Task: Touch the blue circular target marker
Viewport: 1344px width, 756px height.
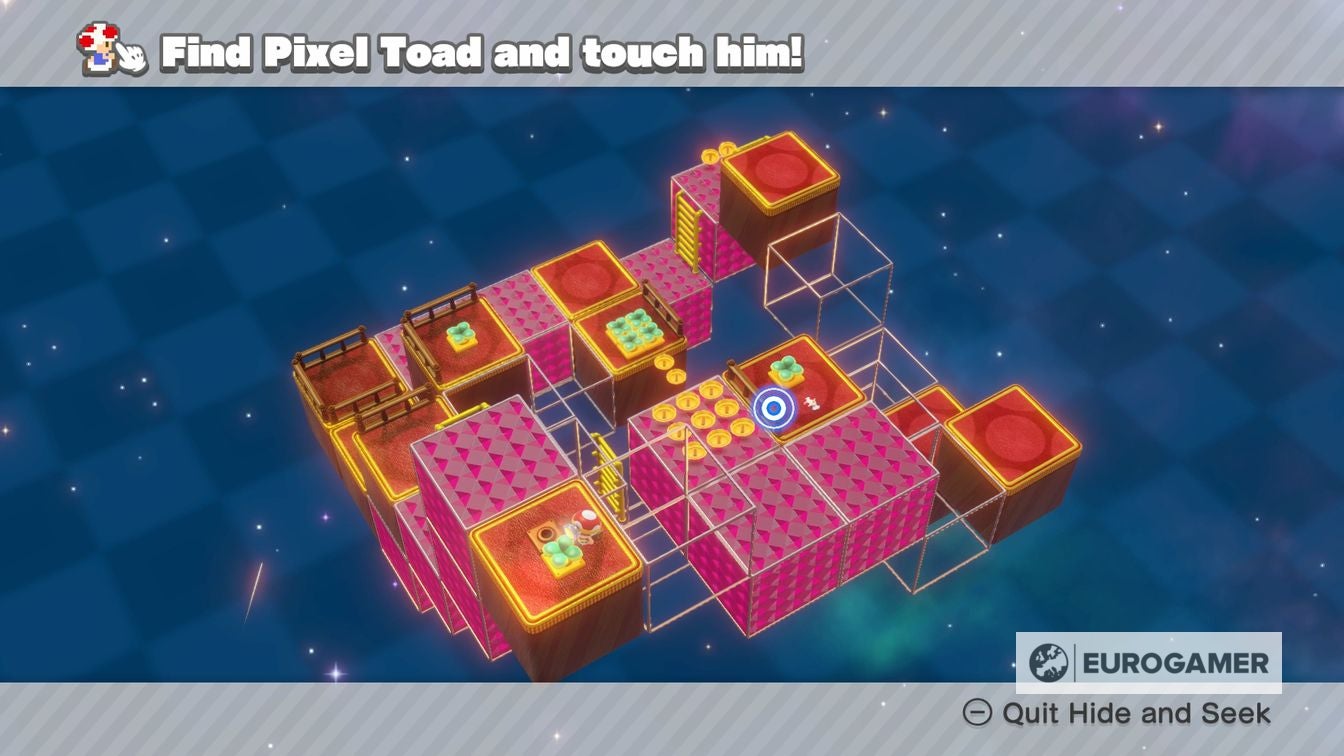Action: pyautogui.click(x=773, y=408)
